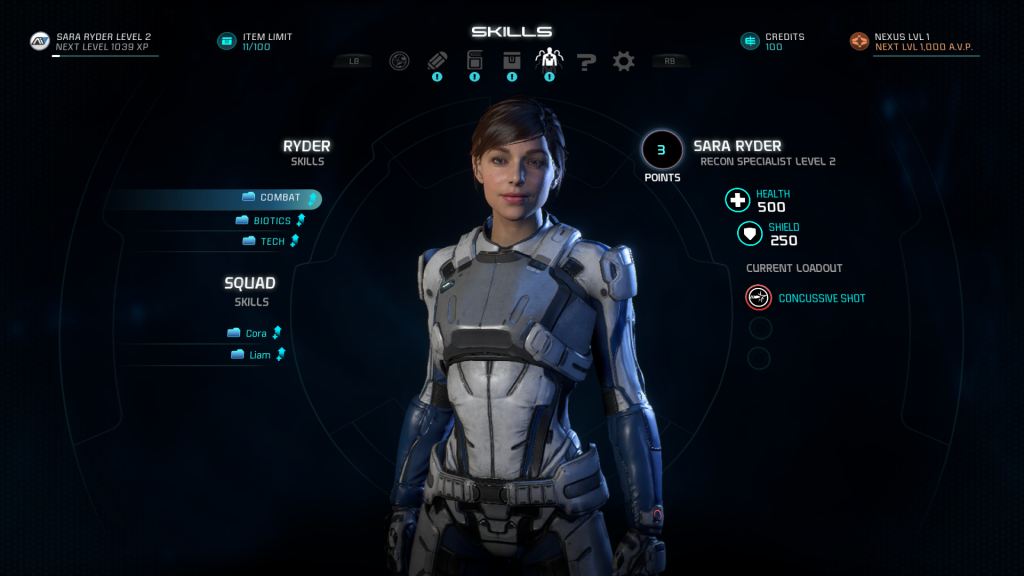View Liam's squad skills

tap(257, 355)
